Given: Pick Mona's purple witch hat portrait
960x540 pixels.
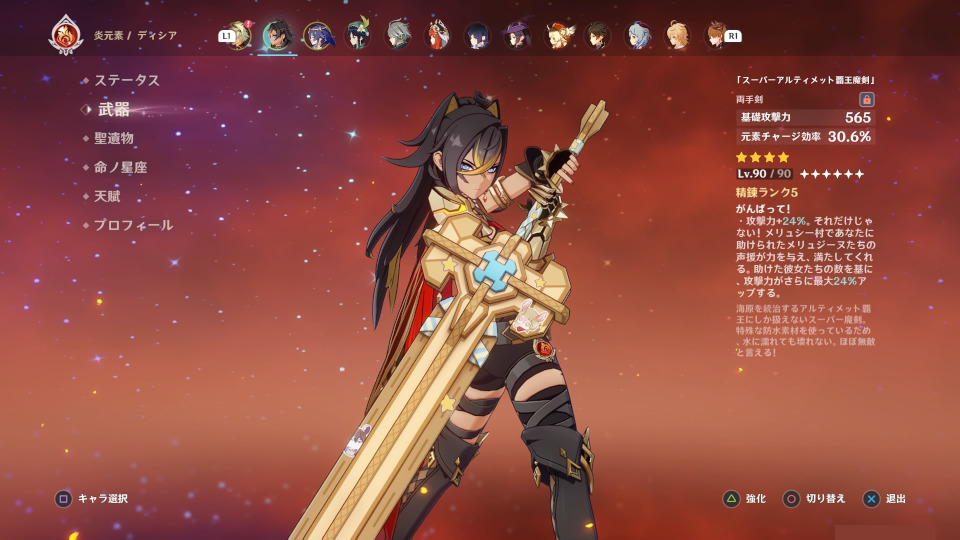Looking at the screenshot, I should point(517,36).
